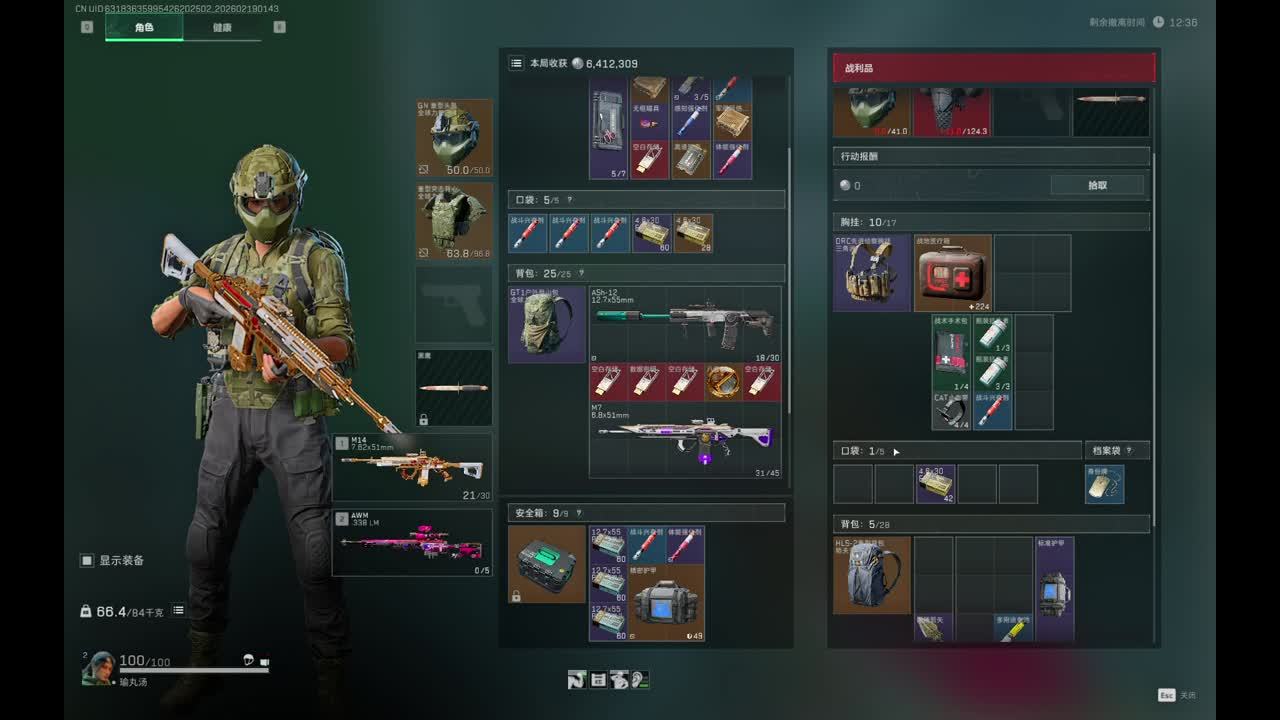Select the pink AWM sniper slot
1280x720 pixels.
[x=413, y=543]
